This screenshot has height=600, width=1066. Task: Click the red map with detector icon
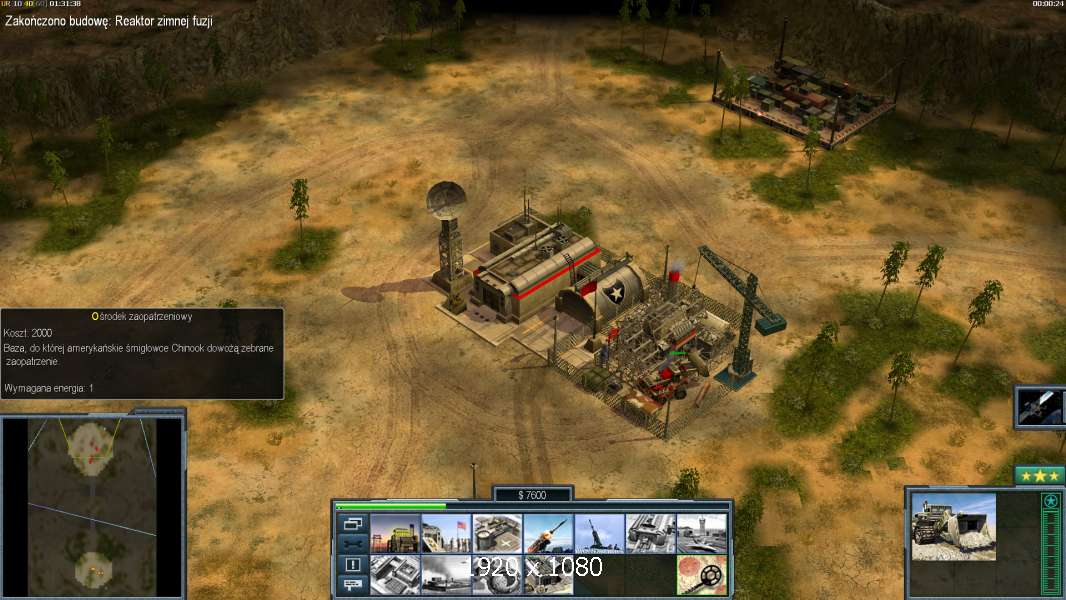[x=701, y=575]
